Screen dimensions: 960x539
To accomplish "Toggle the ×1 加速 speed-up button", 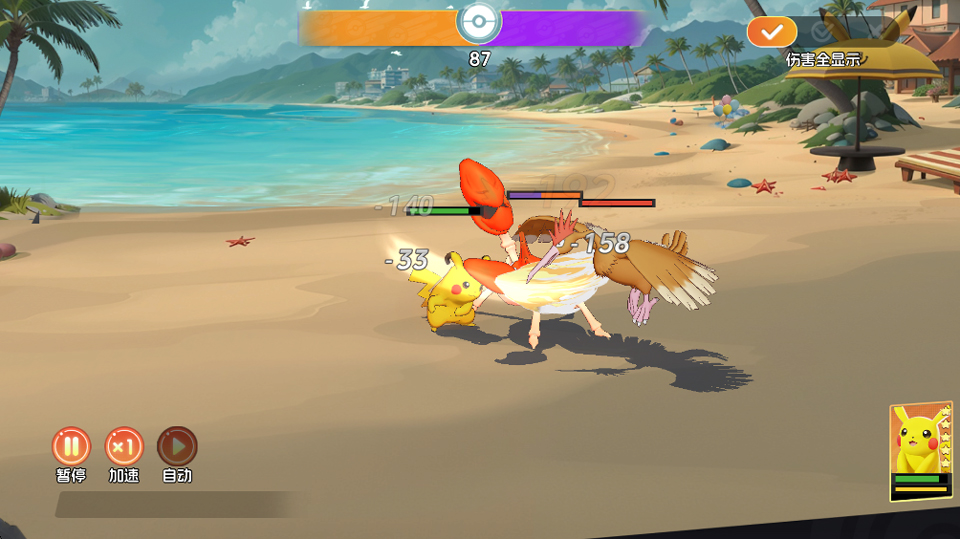I will [x=124, y=446].
